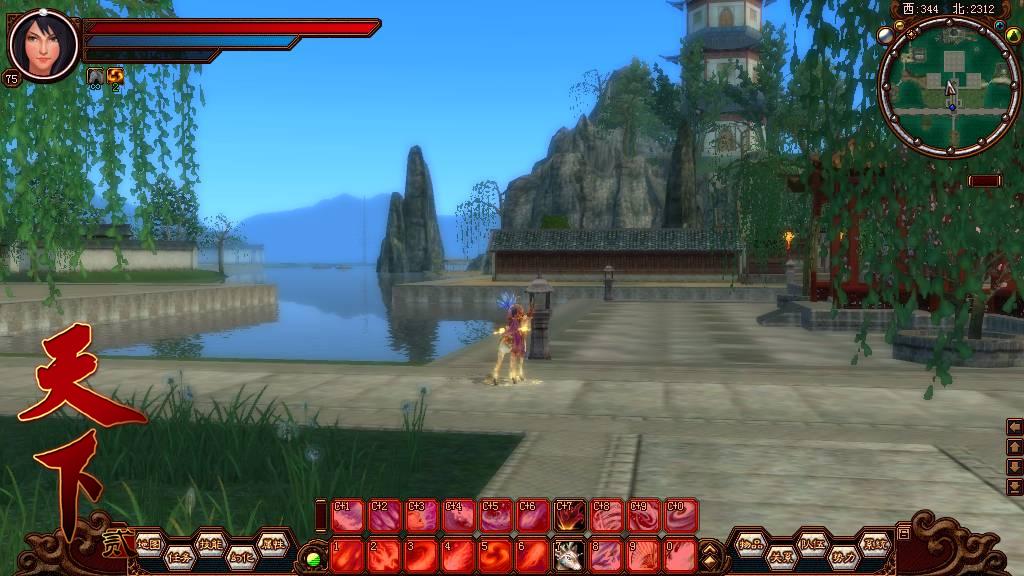Open the 任务 quest log button
Image resolution: width=1024 pixels, height=576 pixels.
point(179,558)
